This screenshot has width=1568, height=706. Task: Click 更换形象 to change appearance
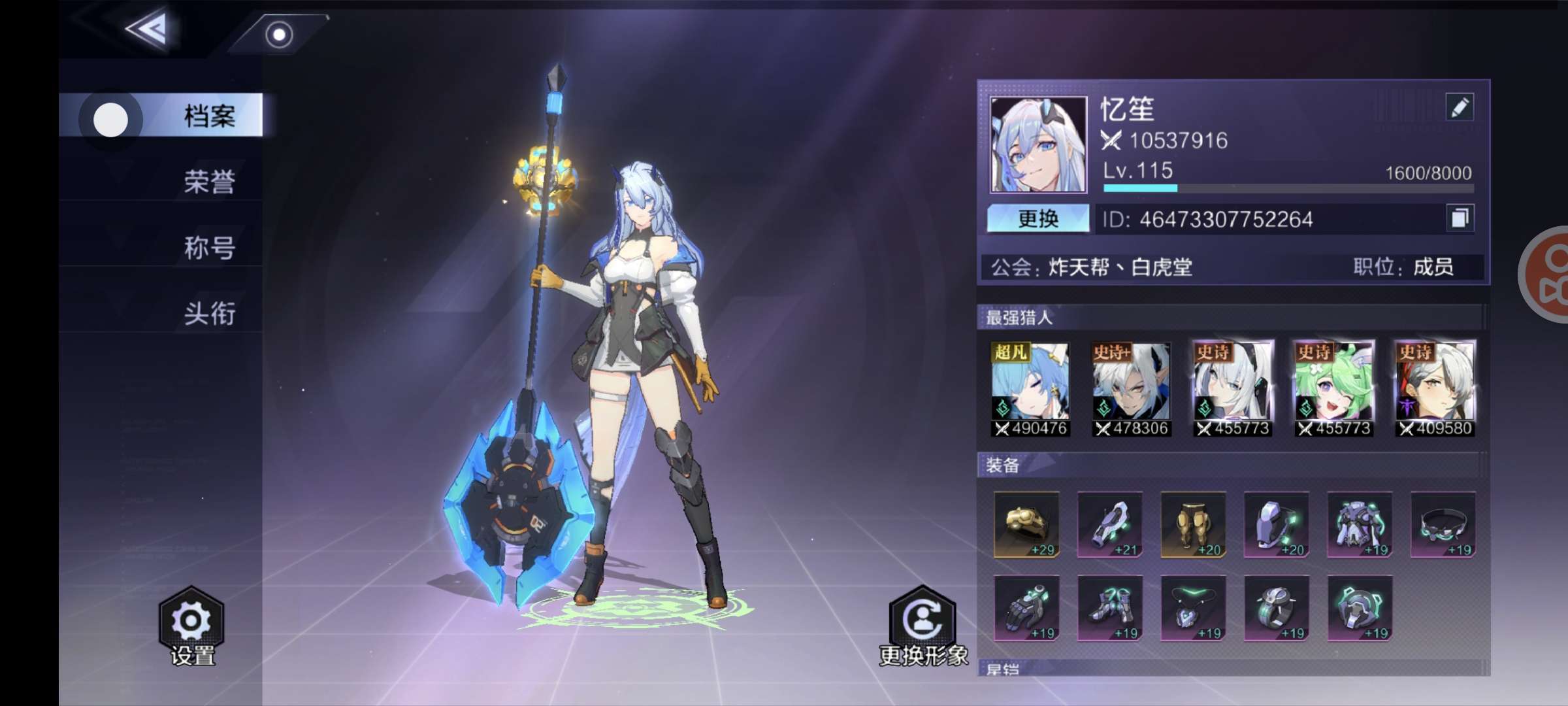coord(923,626)
